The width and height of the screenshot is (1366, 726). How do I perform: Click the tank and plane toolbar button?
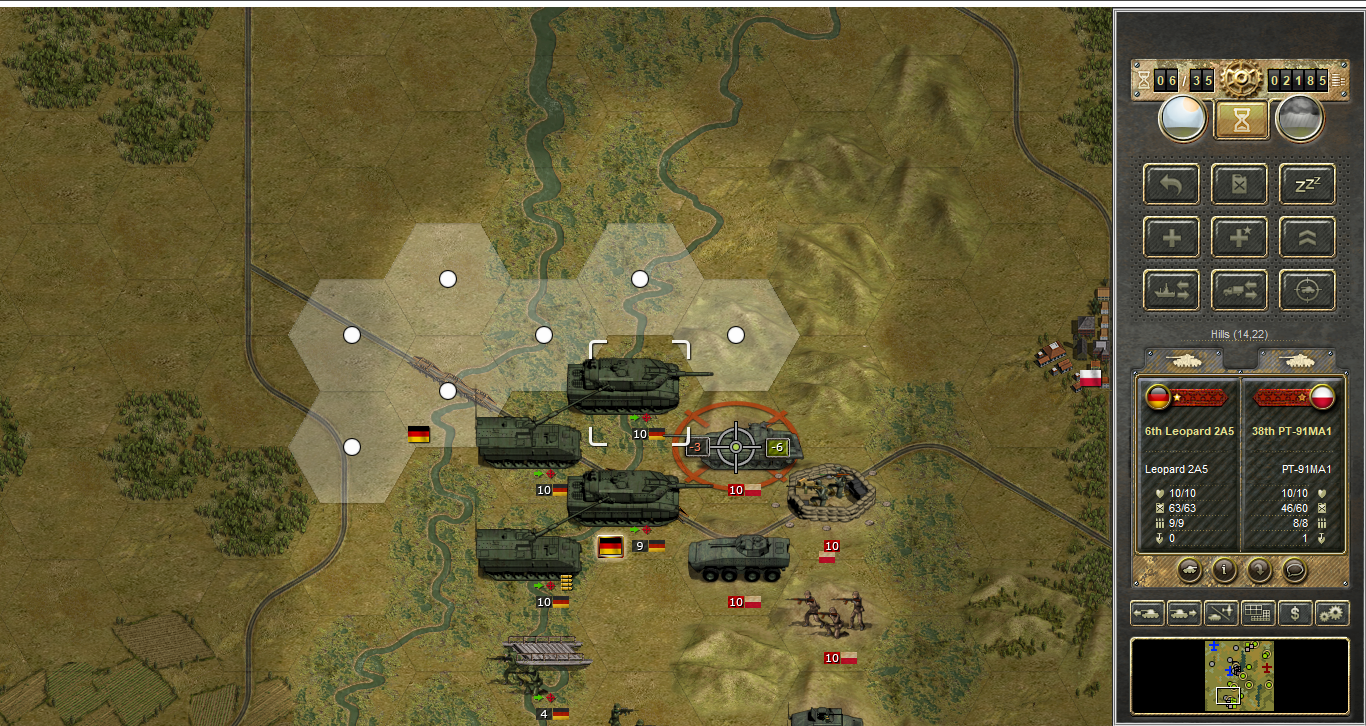1220,613
